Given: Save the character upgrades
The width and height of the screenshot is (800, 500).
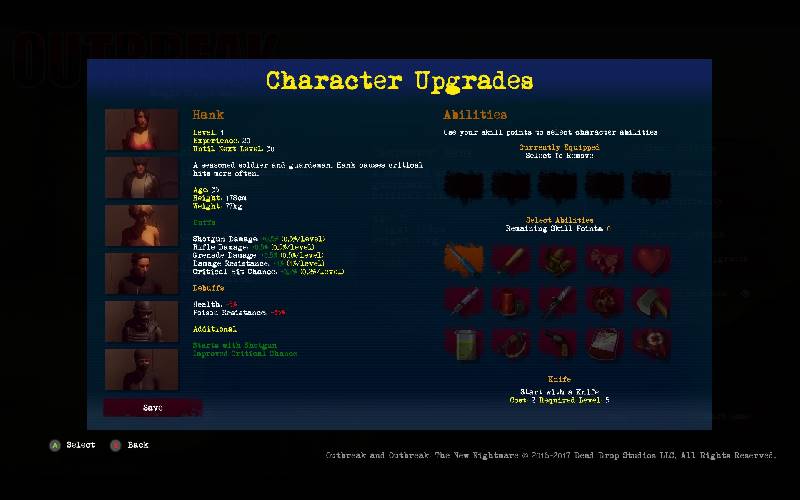Looking at the screenshot, I should click(152, 408).
